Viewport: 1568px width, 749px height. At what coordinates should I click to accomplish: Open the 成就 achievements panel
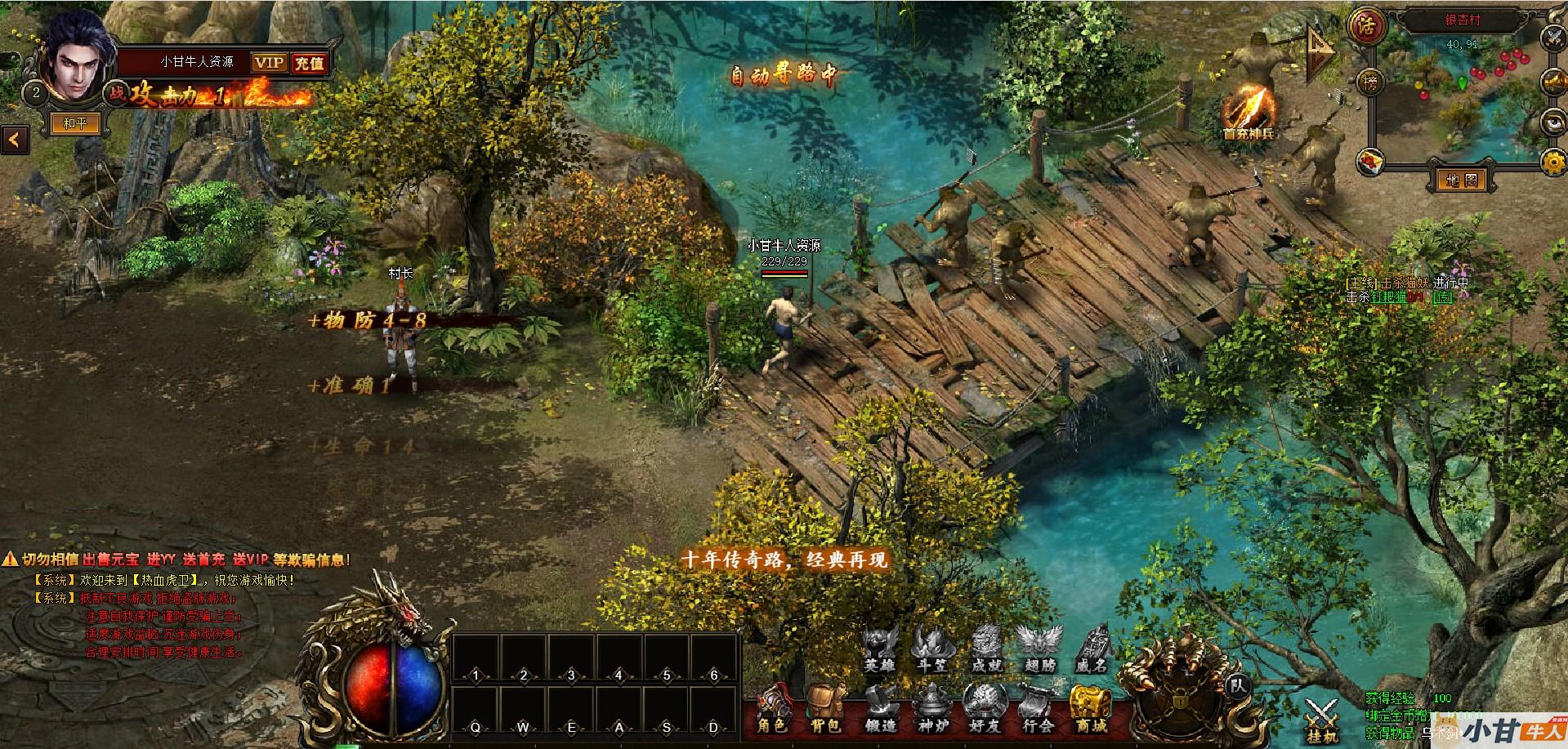pos(985,649)
